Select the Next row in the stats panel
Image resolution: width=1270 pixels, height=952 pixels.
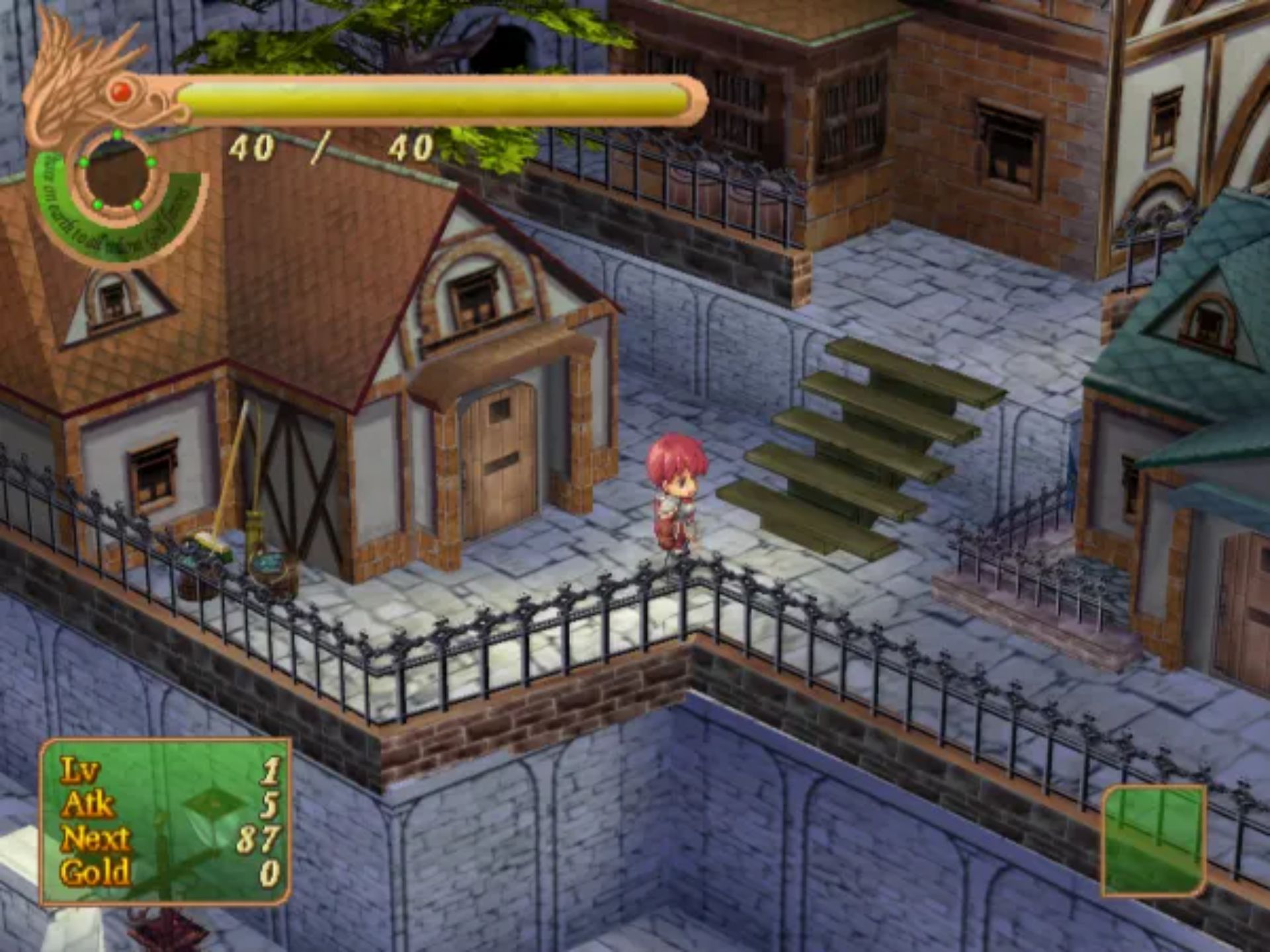tap(99, 838)
